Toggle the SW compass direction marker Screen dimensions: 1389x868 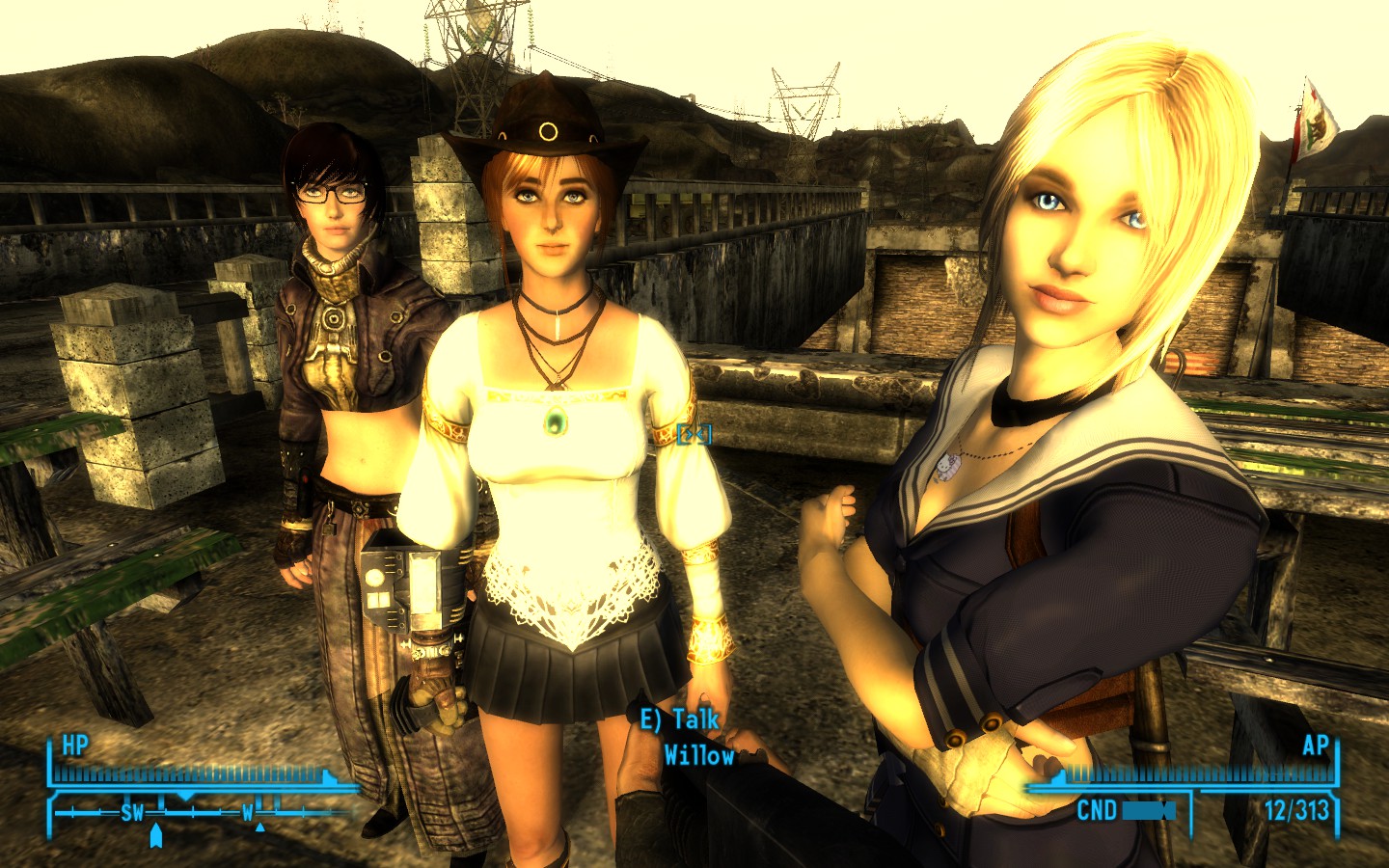pyautogui.click(x=132, y=813)
